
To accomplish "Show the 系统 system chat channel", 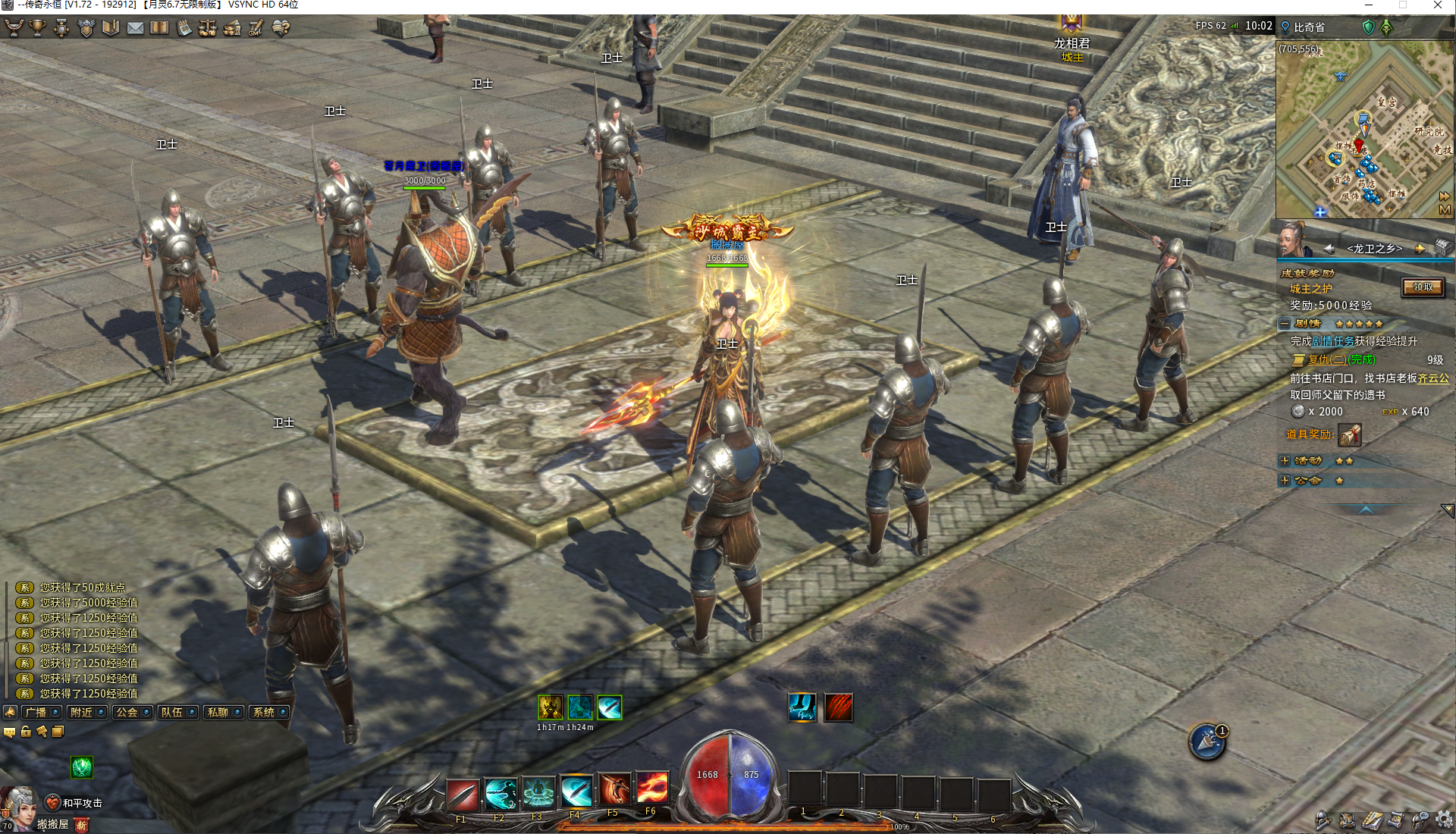I will [263, 713].
